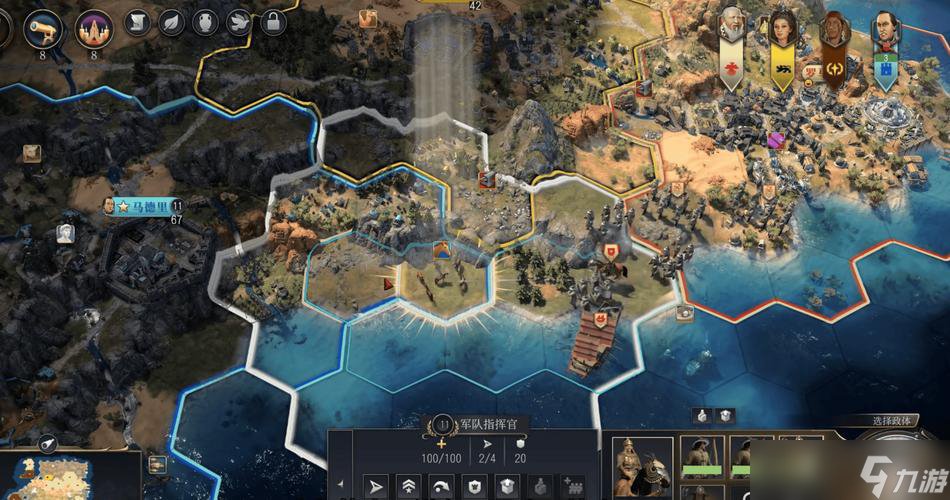Open the leaf icon panel

(x=172, y=22)
